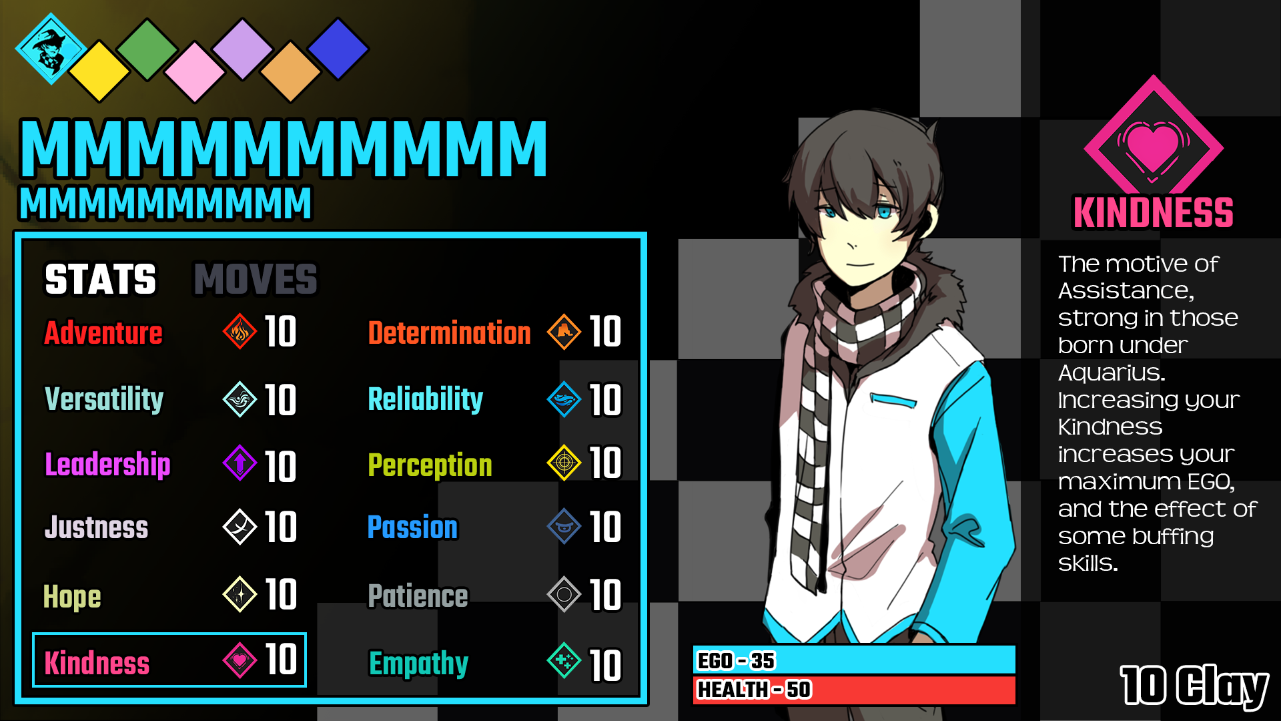Viewport: 1281px width, 721px height.
Task: Switch to the blue party diamond
Action: pyautogui.click(x=338, y=49)
